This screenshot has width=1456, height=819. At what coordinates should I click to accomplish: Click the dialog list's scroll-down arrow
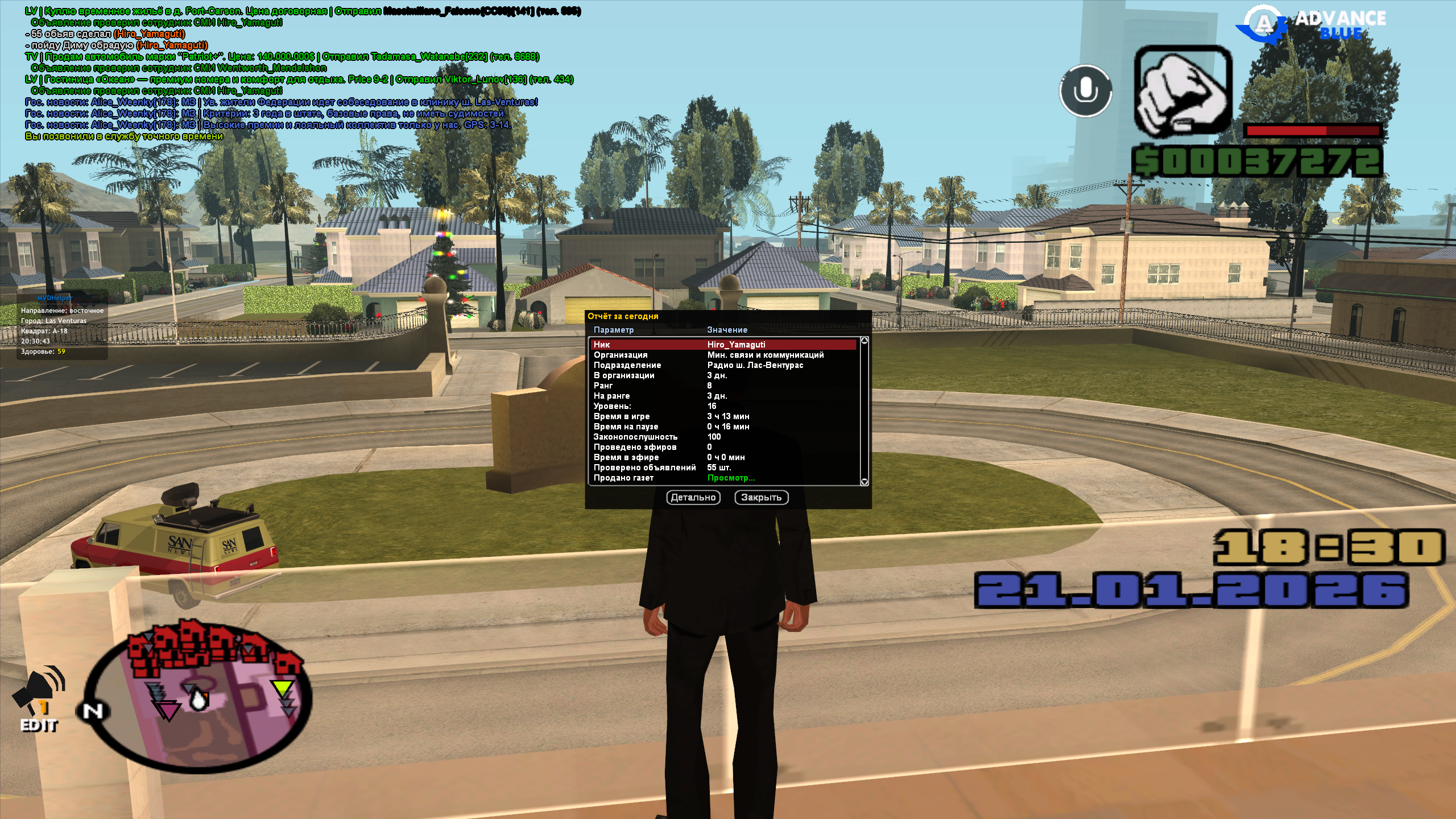click(864, 482)
